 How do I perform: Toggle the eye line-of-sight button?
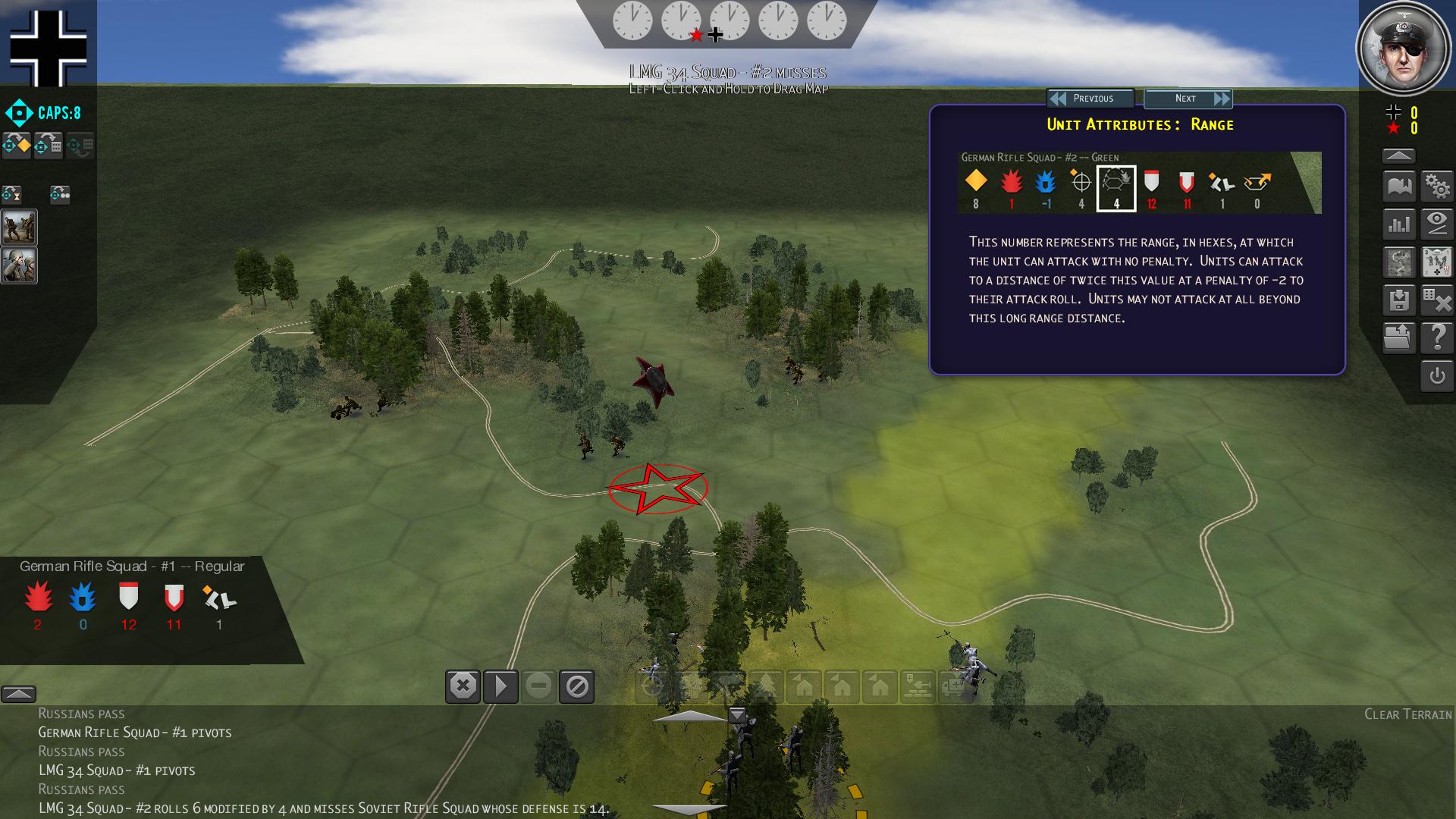(x=1437, y=224)
